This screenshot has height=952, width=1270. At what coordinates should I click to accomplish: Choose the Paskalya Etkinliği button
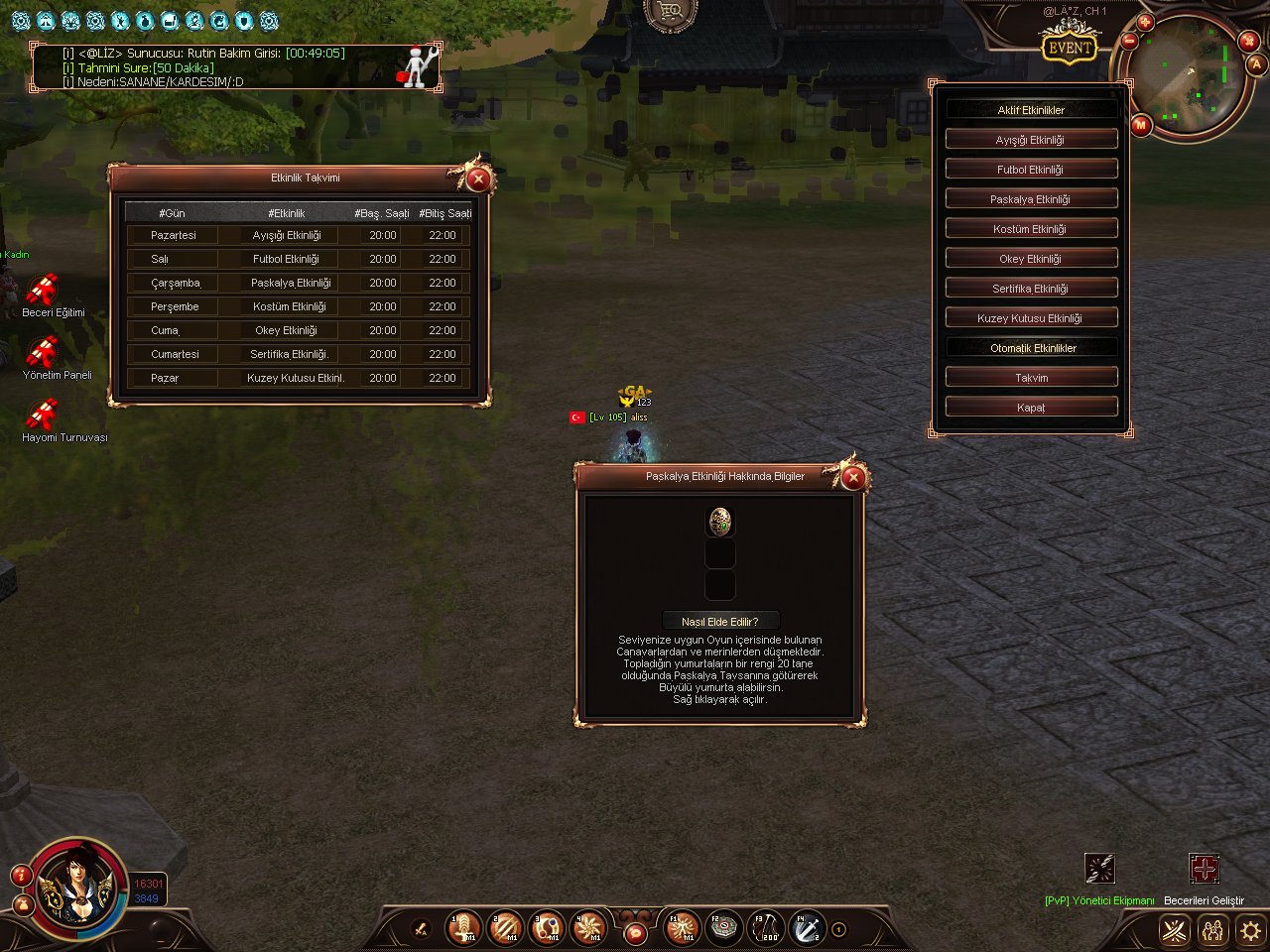(1031, 199)
